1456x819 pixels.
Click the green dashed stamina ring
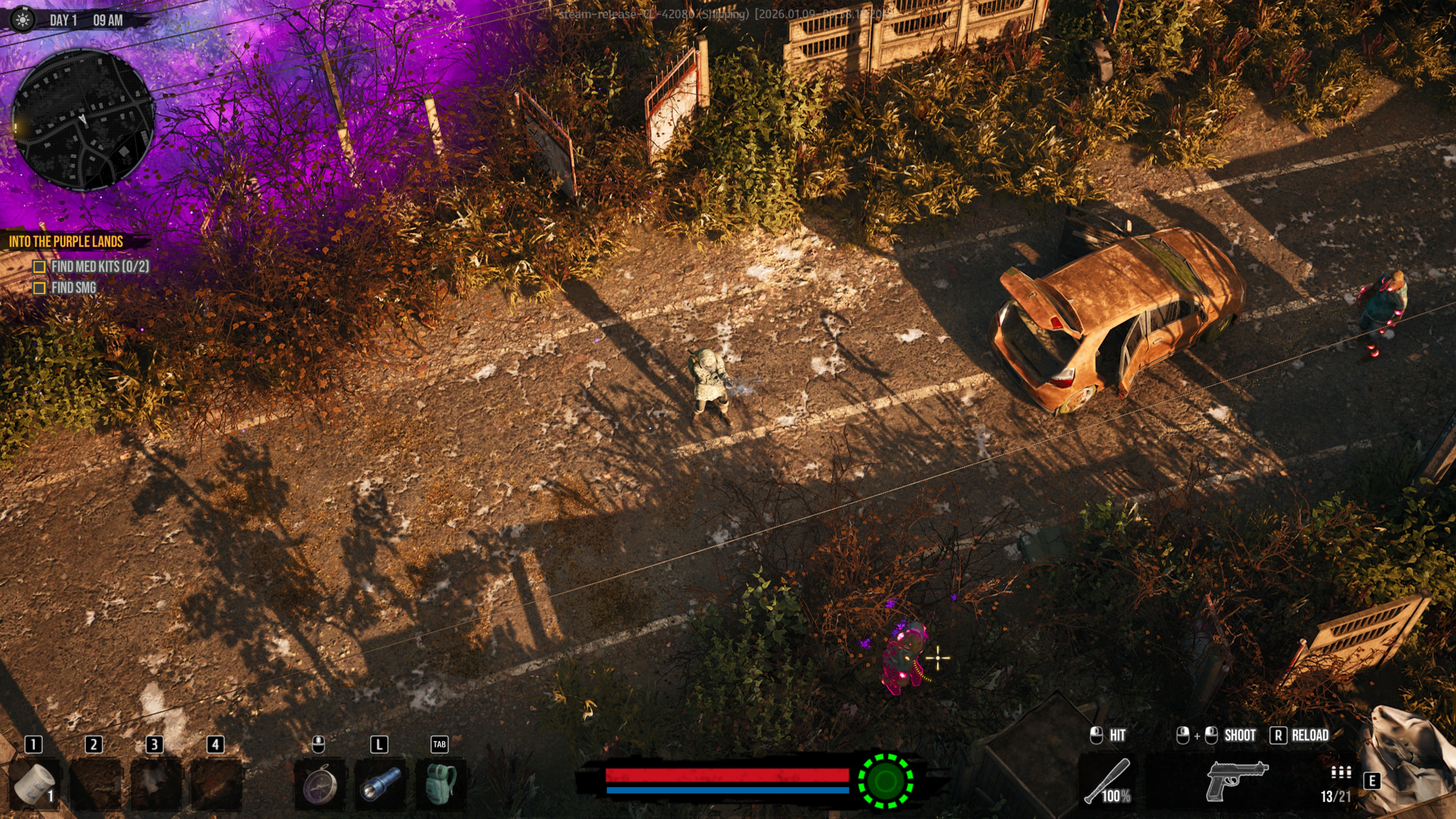tap(885, 781)
